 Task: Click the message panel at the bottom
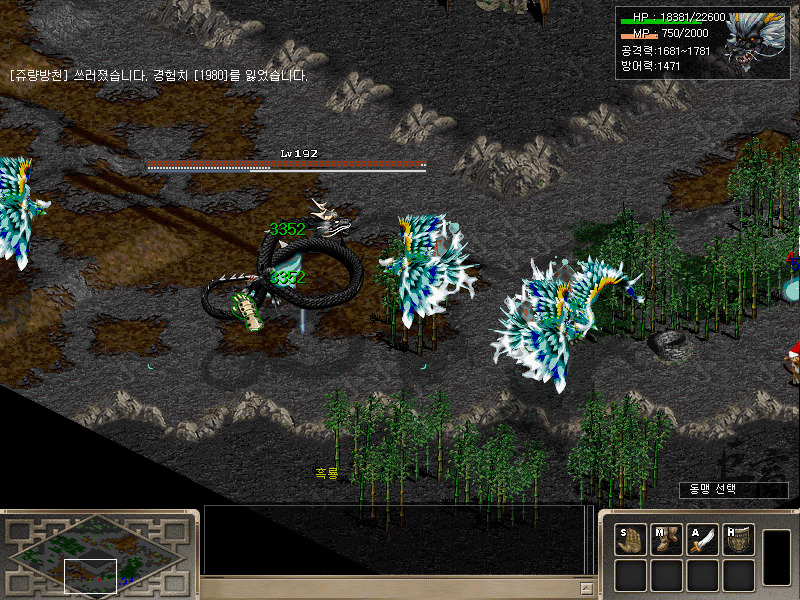(x=395, y=540)
